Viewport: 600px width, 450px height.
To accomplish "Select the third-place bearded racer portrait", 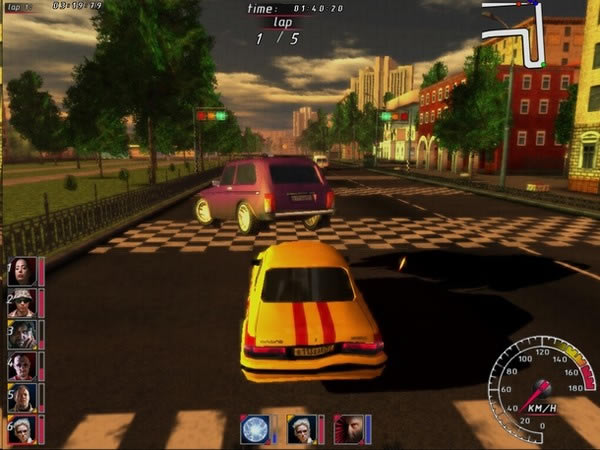I will coord(23,334).
